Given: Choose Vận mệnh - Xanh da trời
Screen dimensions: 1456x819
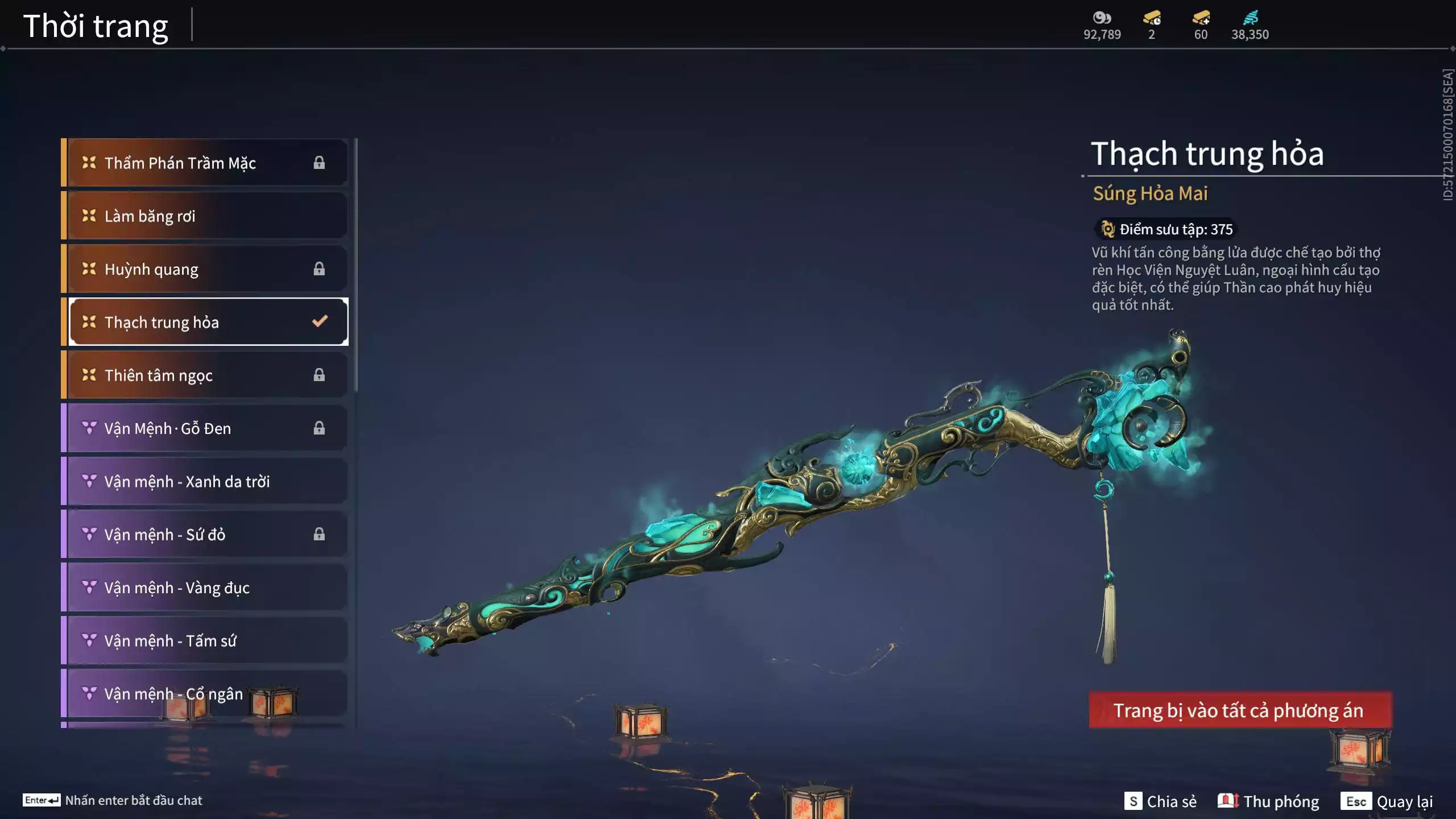Looking at the screenshot, I should (208, 481).
